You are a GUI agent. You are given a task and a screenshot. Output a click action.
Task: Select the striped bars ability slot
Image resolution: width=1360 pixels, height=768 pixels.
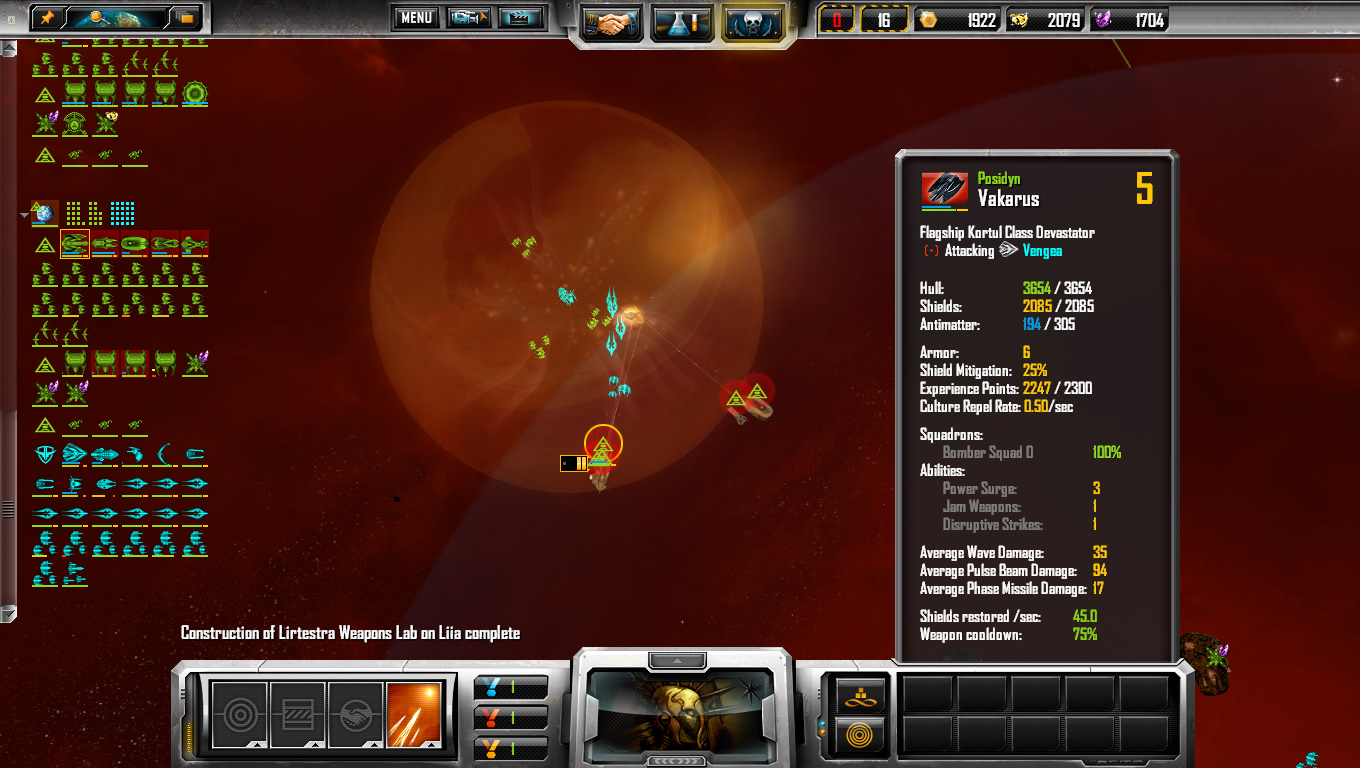[x=297, y=714]
